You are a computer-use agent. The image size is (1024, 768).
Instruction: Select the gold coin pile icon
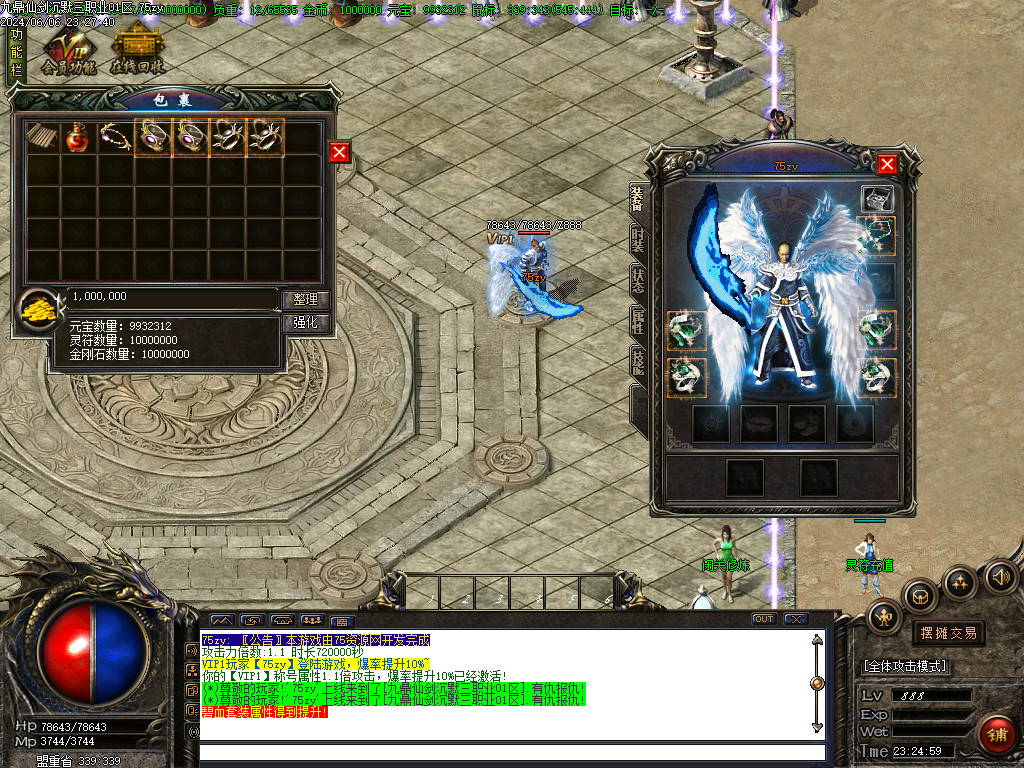click(x=41, y=311)
